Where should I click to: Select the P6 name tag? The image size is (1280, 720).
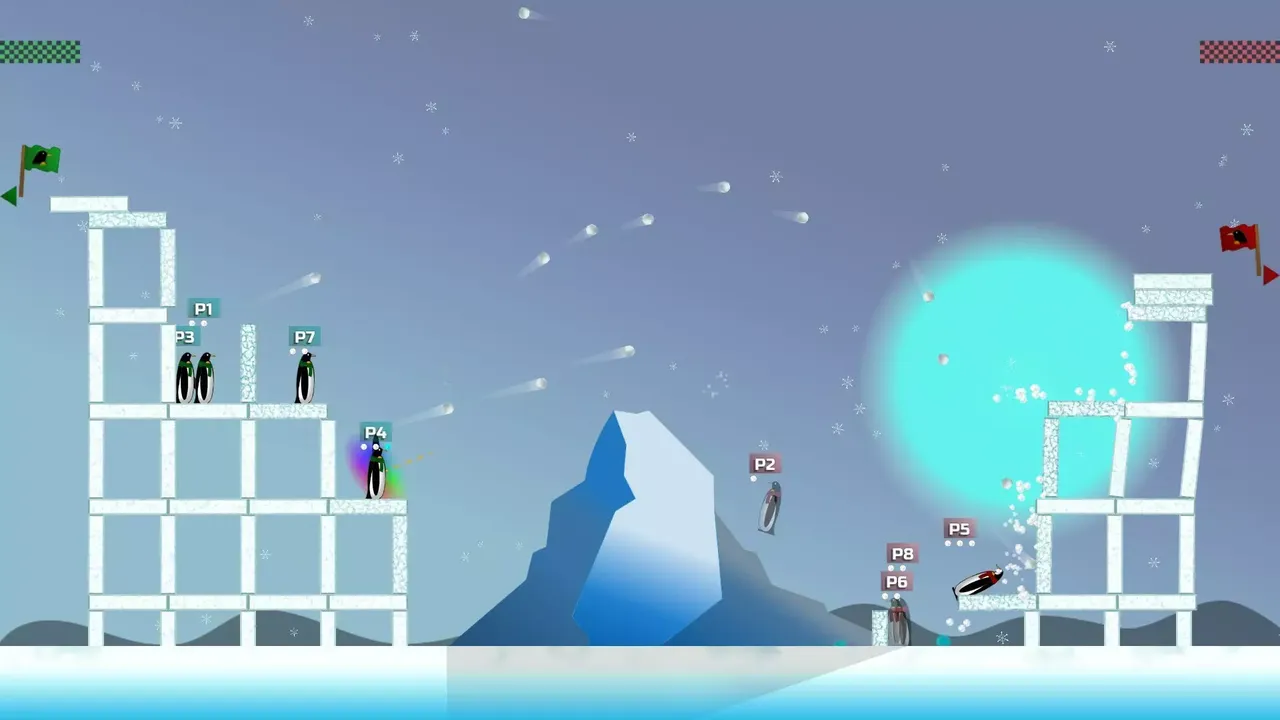coord(896,579)
